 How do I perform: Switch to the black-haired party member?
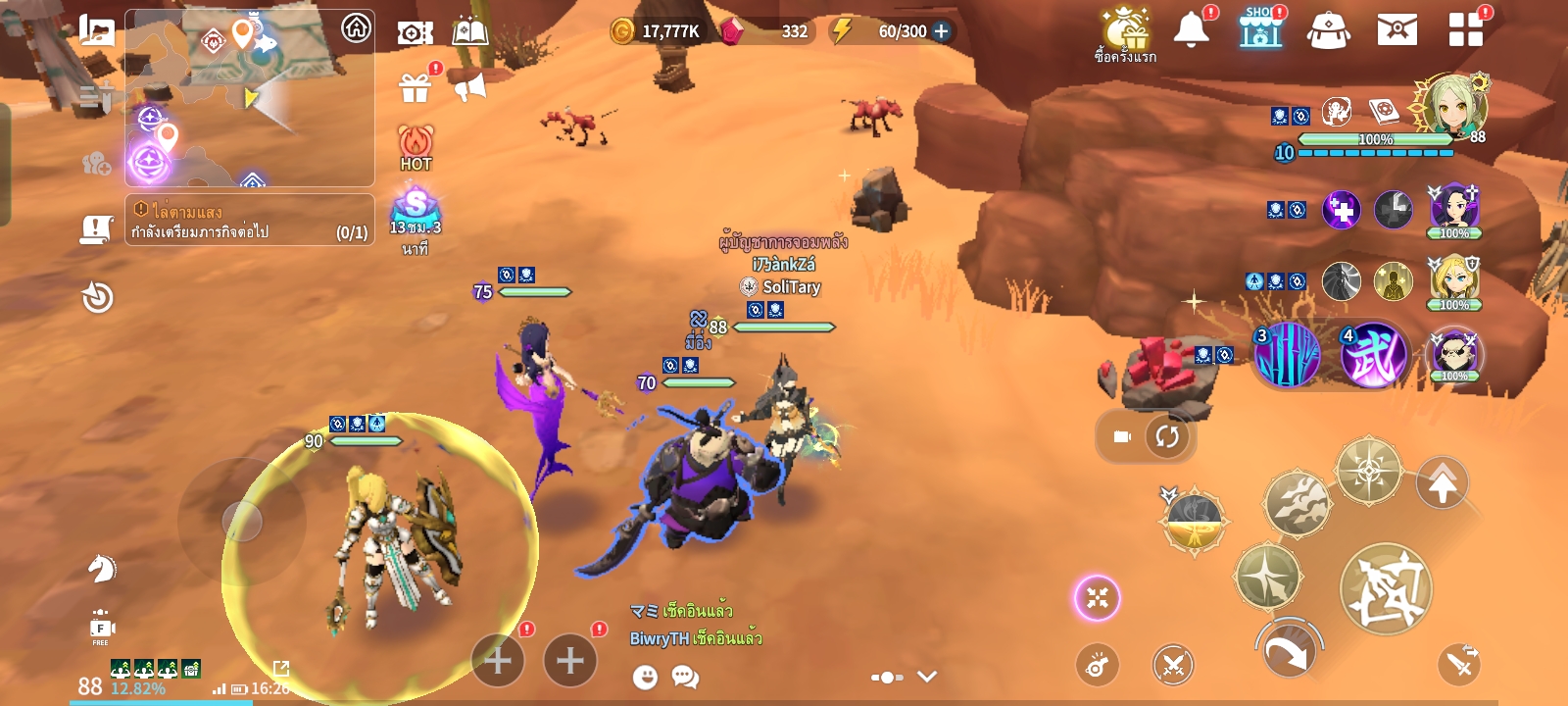(x=1454, y=209)
